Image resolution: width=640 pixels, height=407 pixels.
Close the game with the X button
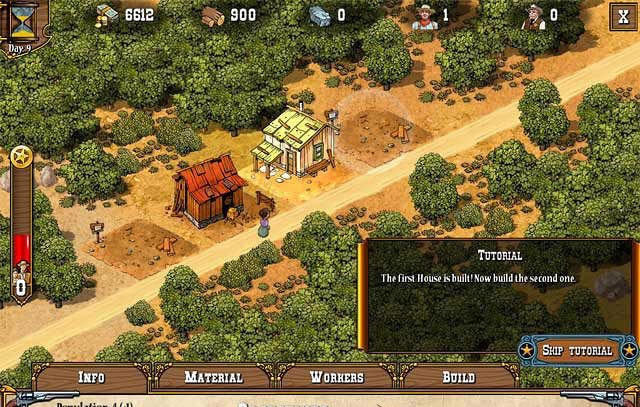point(622,16)
